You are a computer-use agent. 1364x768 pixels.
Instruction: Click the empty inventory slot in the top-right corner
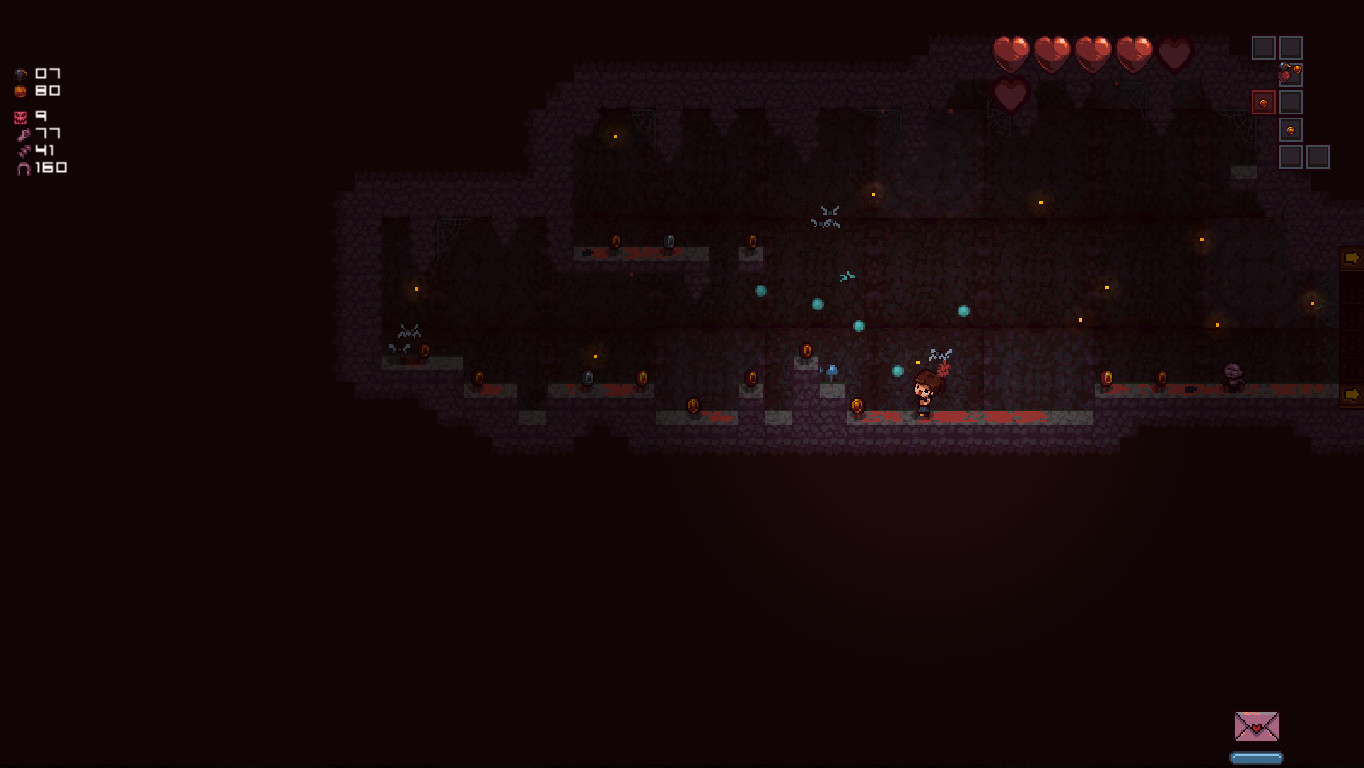(1290, 47)
